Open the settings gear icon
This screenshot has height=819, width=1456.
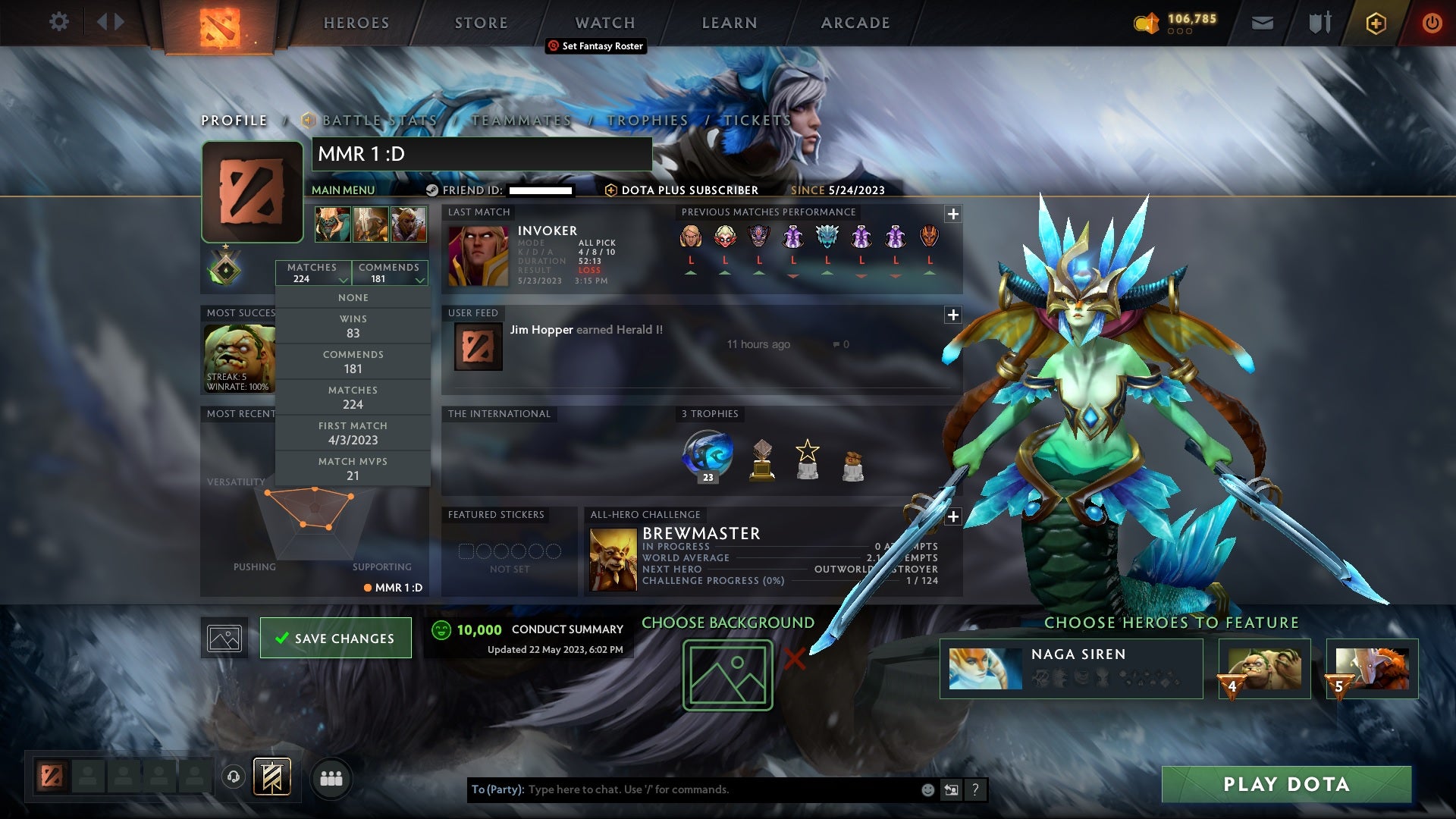pos(59,22)
